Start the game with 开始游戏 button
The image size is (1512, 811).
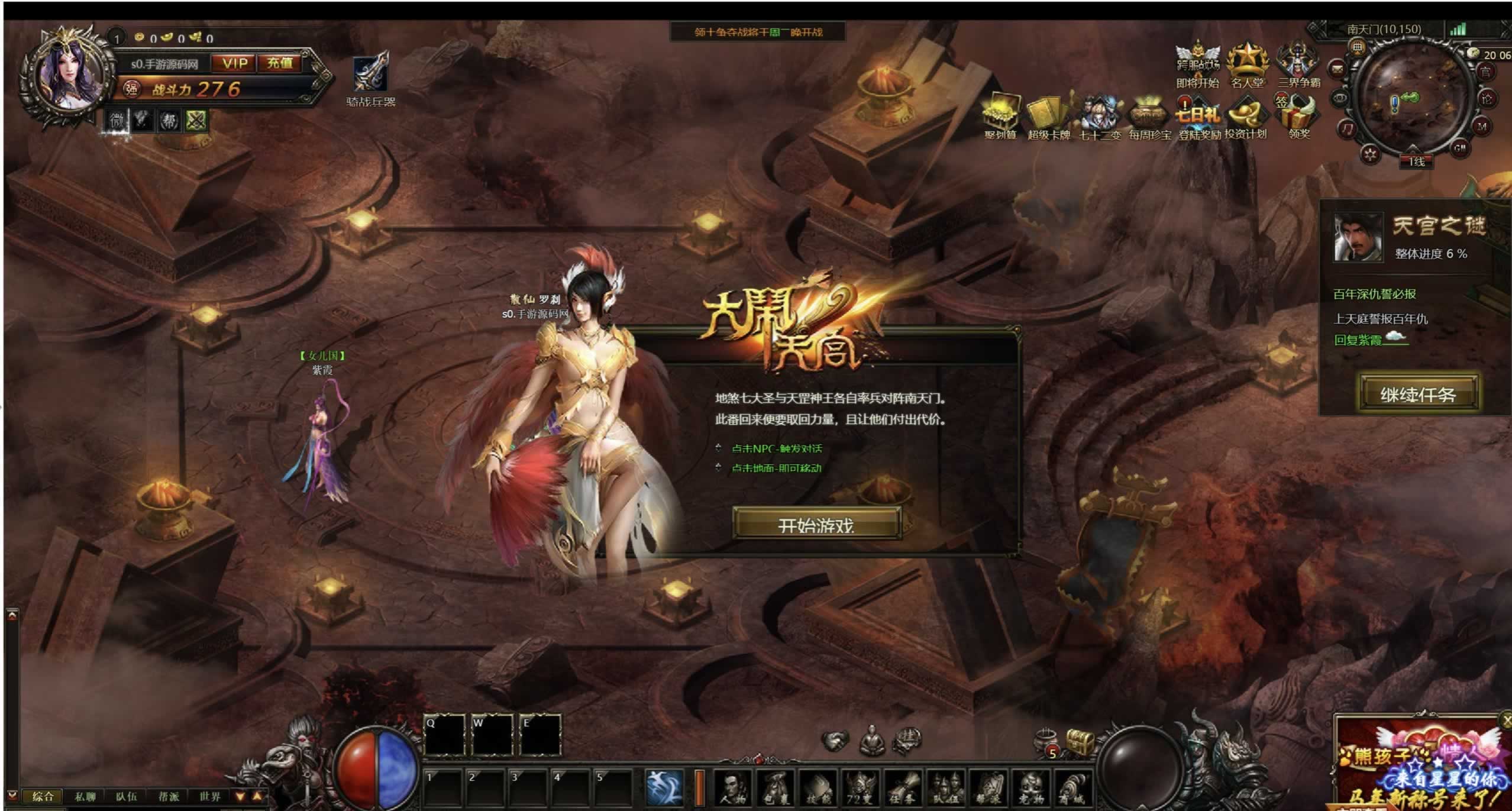pos(816,524)
